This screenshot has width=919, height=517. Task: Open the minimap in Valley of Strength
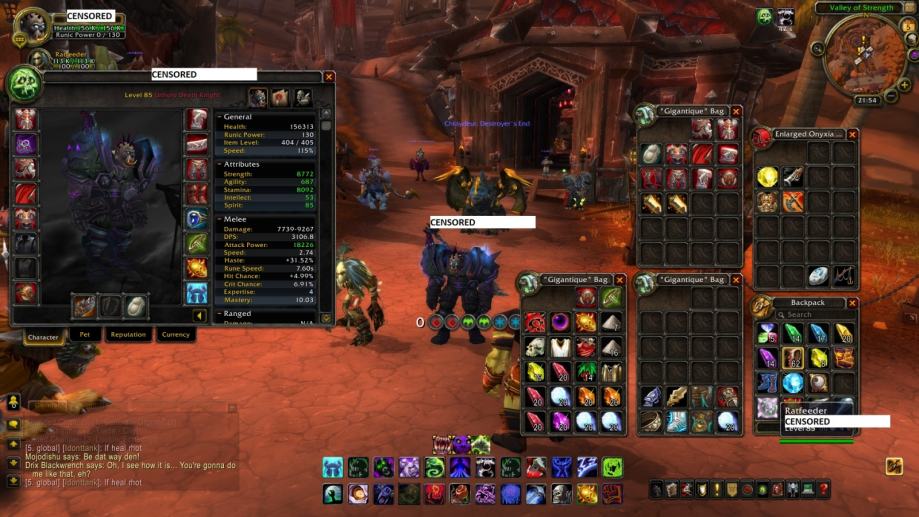pyautogui.click(x=864, y=55)
